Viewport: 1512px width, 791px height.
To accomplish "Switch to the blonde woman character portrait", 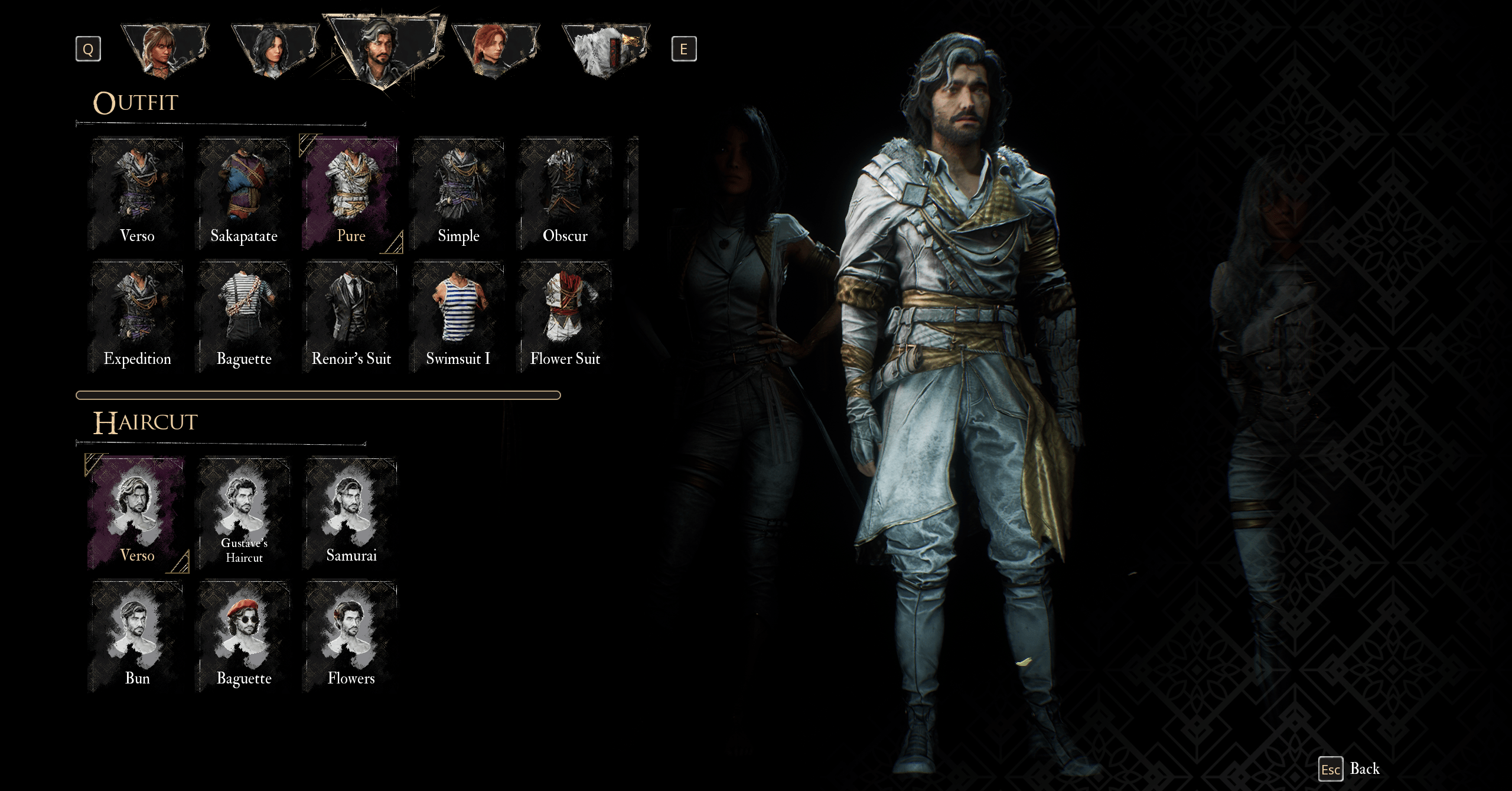I will click(164, 51).
